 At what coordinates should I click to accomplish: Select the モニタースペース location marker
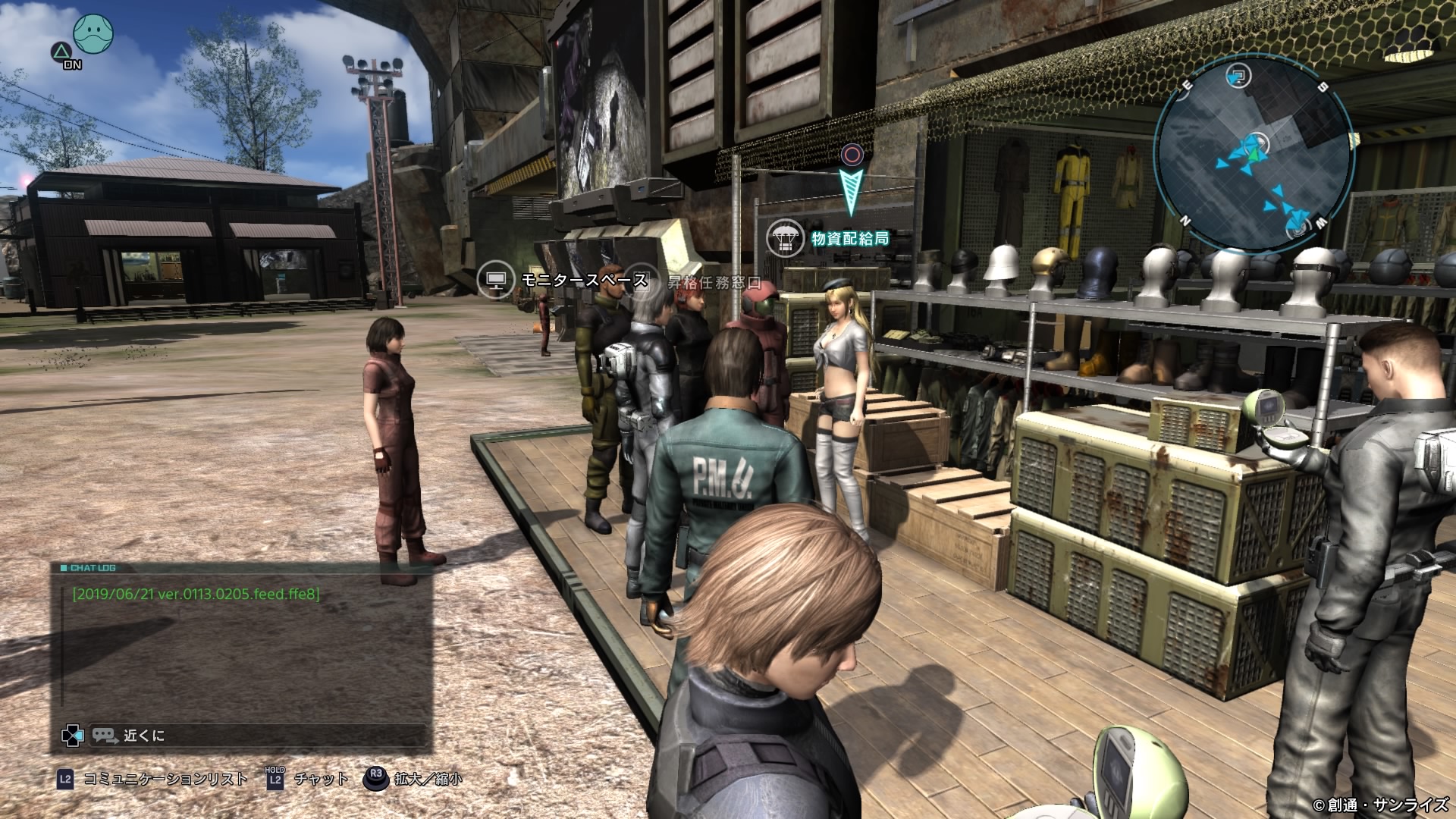(563, 281)
